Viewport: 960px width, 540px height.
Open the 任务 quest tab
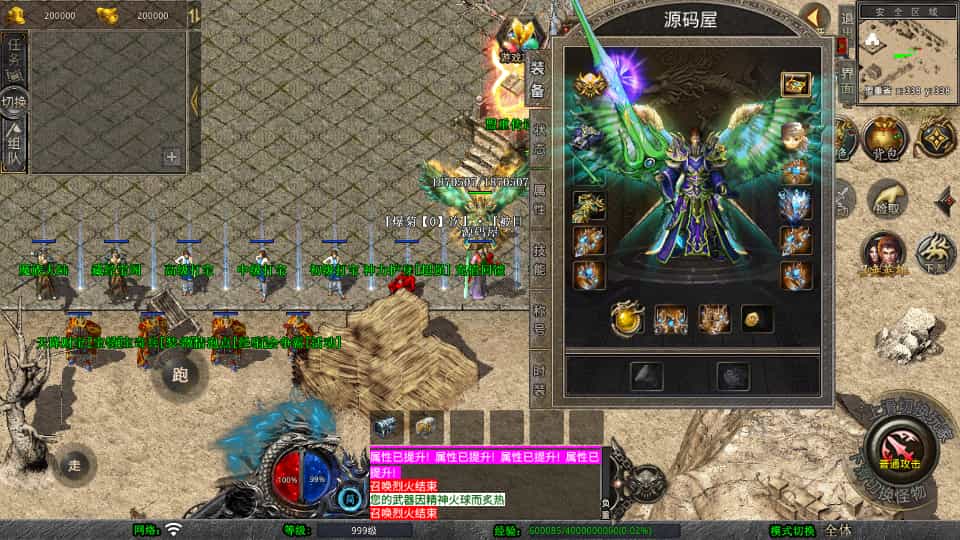pos(15,57)
